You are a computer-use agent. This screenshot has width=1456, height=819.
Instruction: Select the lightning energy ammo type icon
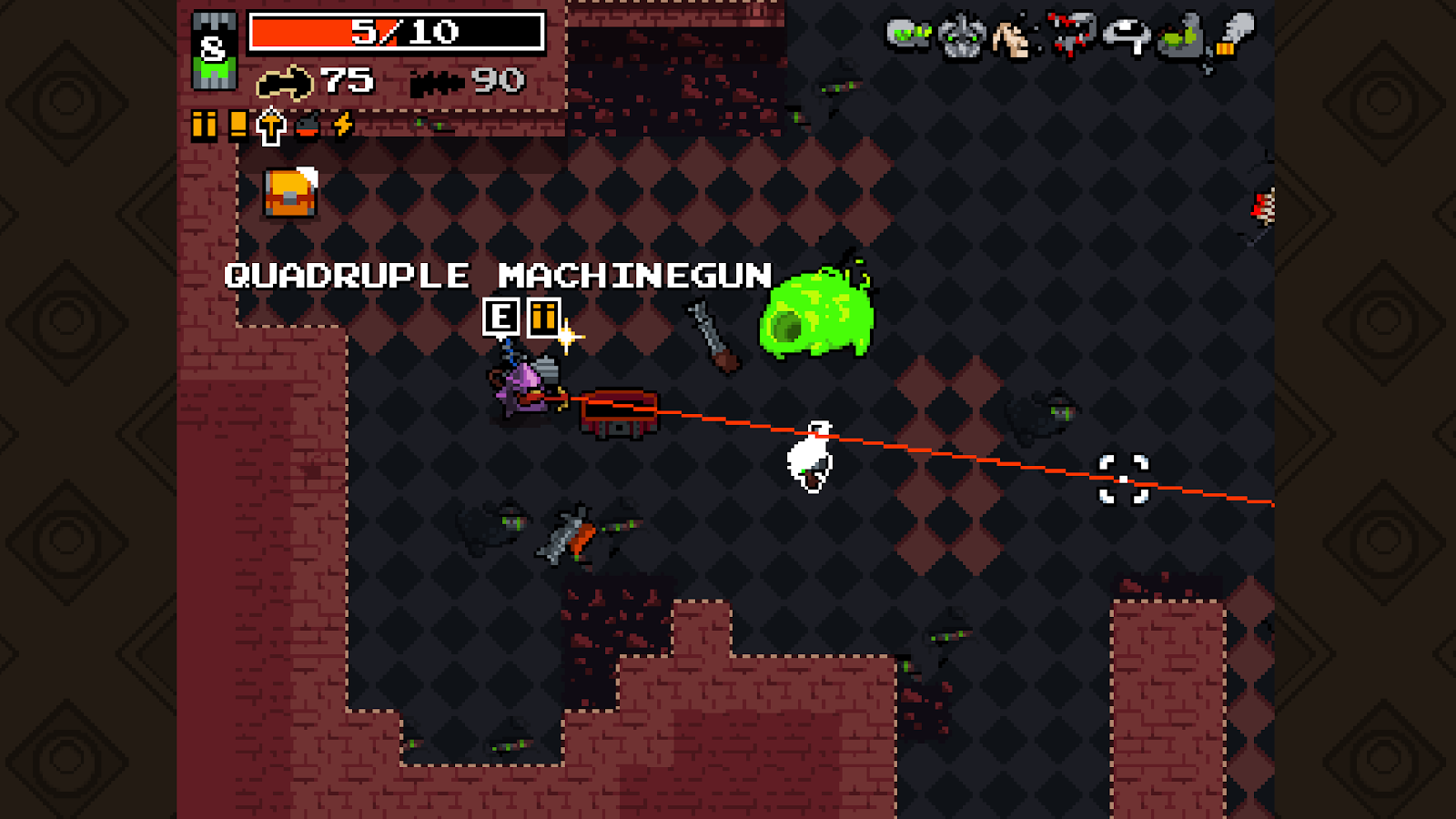point(342,125)
